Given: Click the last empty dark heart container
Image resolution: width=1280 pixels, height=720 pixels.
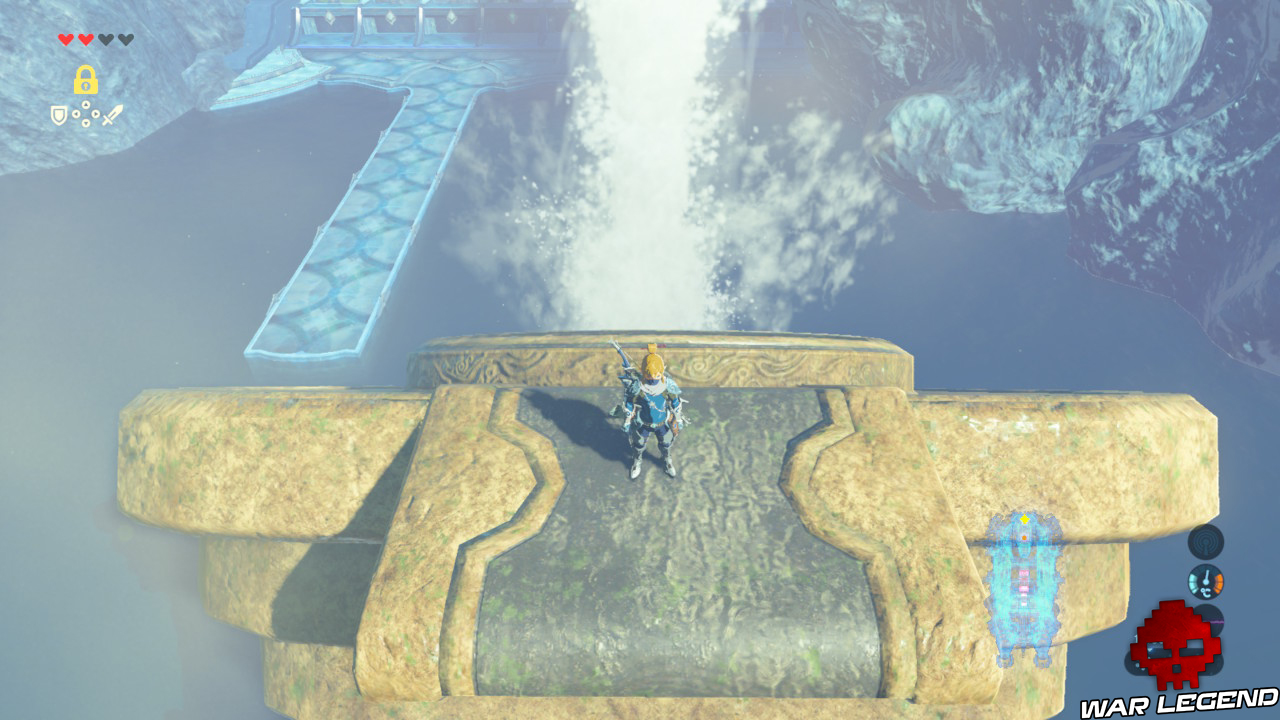Looking at the screenshot, I should [125, 39].
